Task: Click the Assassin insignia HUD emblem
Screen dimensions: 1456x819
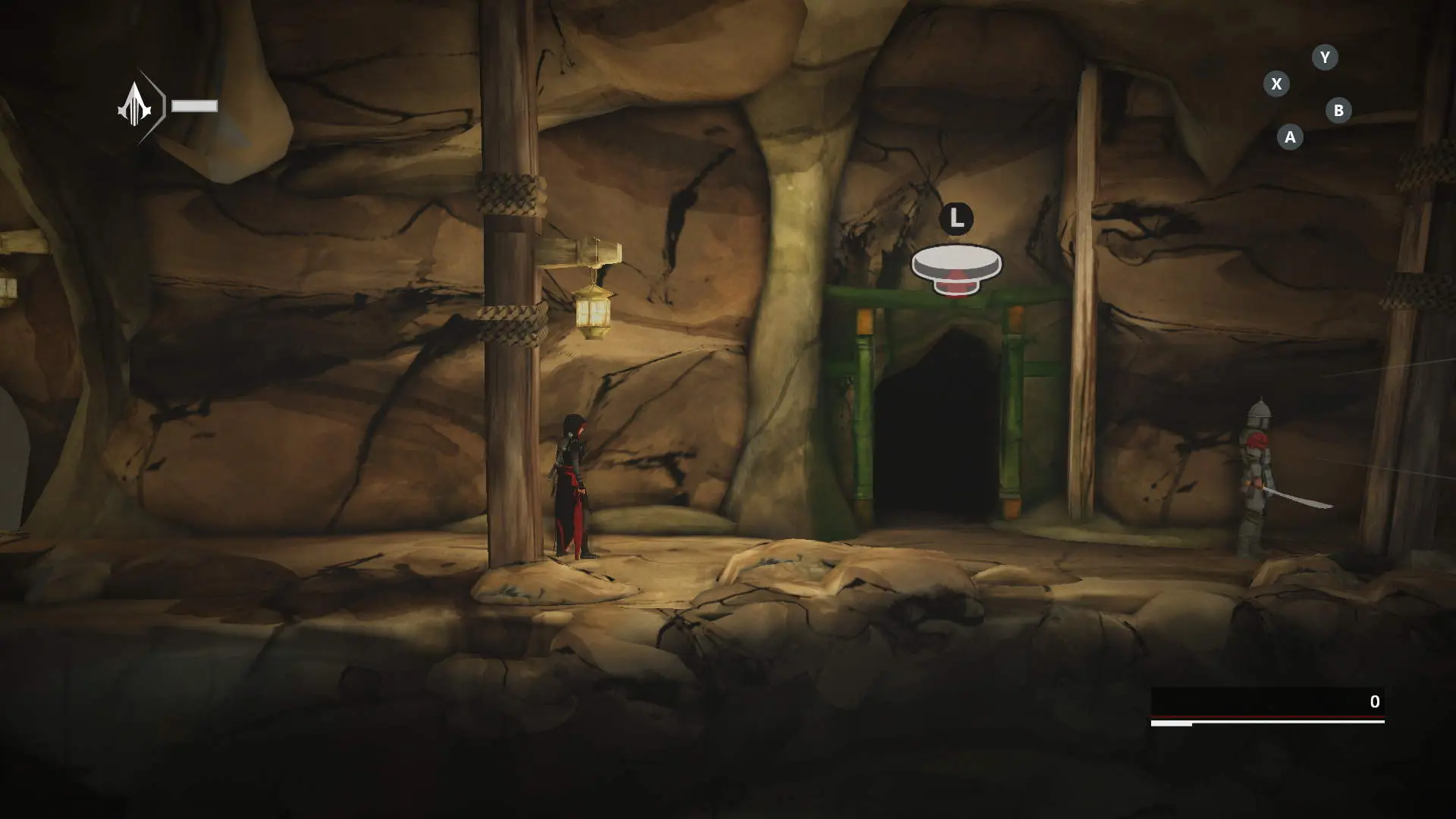Action: [x=136, y=105]
